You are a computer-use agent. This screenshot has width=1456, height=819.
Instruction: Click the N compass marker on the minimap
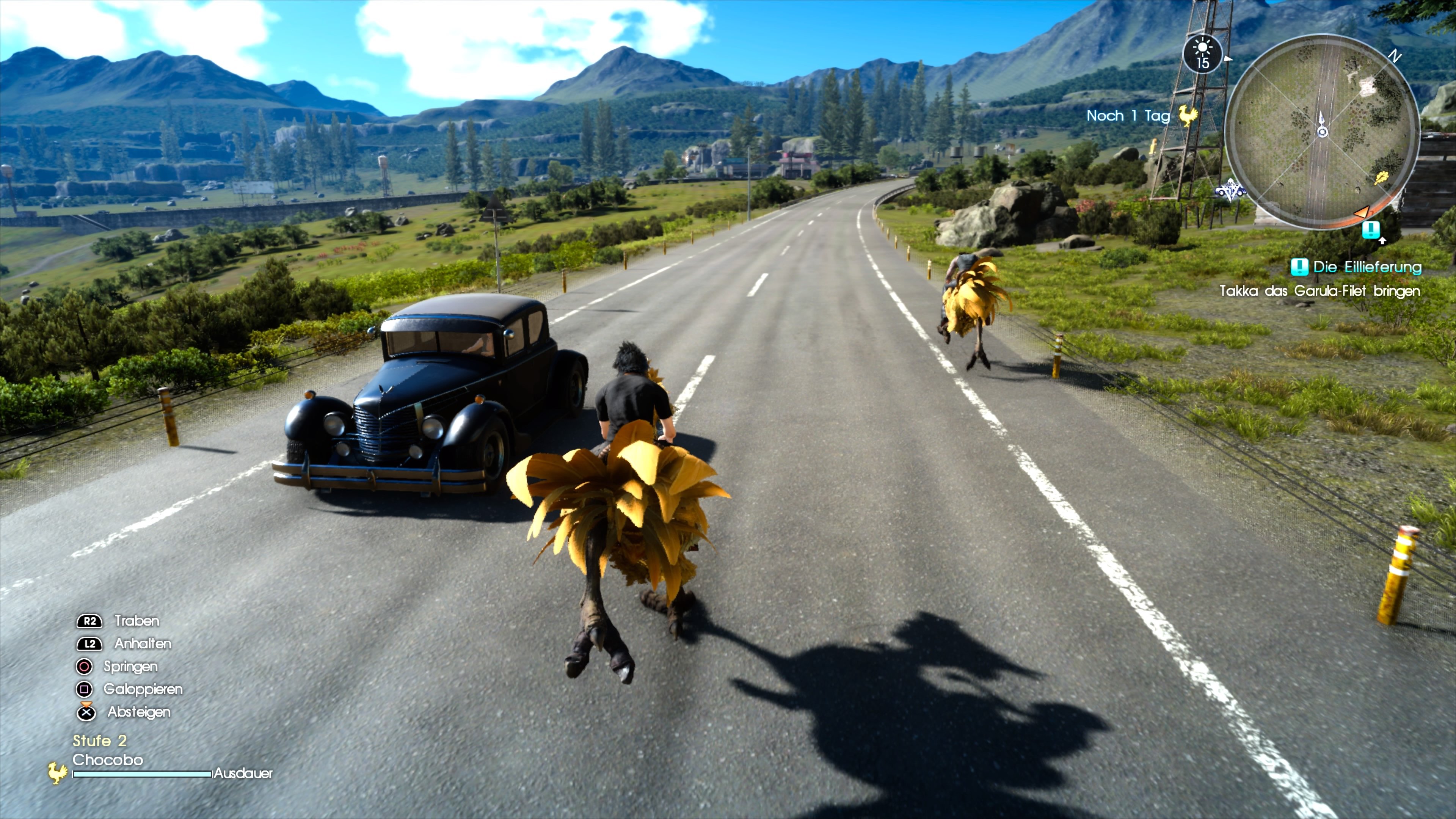[x=1395, y=56]
